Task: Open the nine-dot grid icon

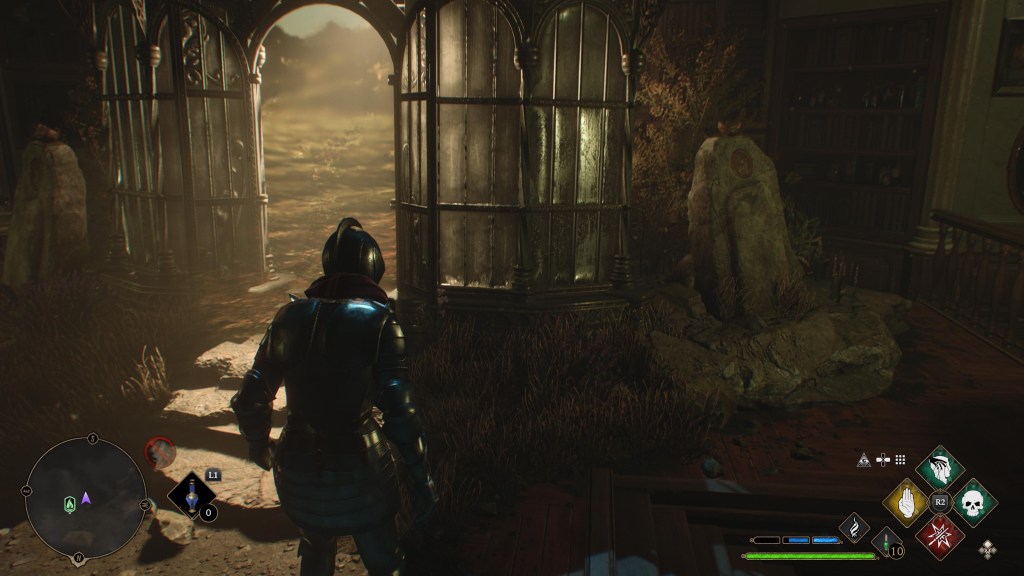Action: (900, 460)
